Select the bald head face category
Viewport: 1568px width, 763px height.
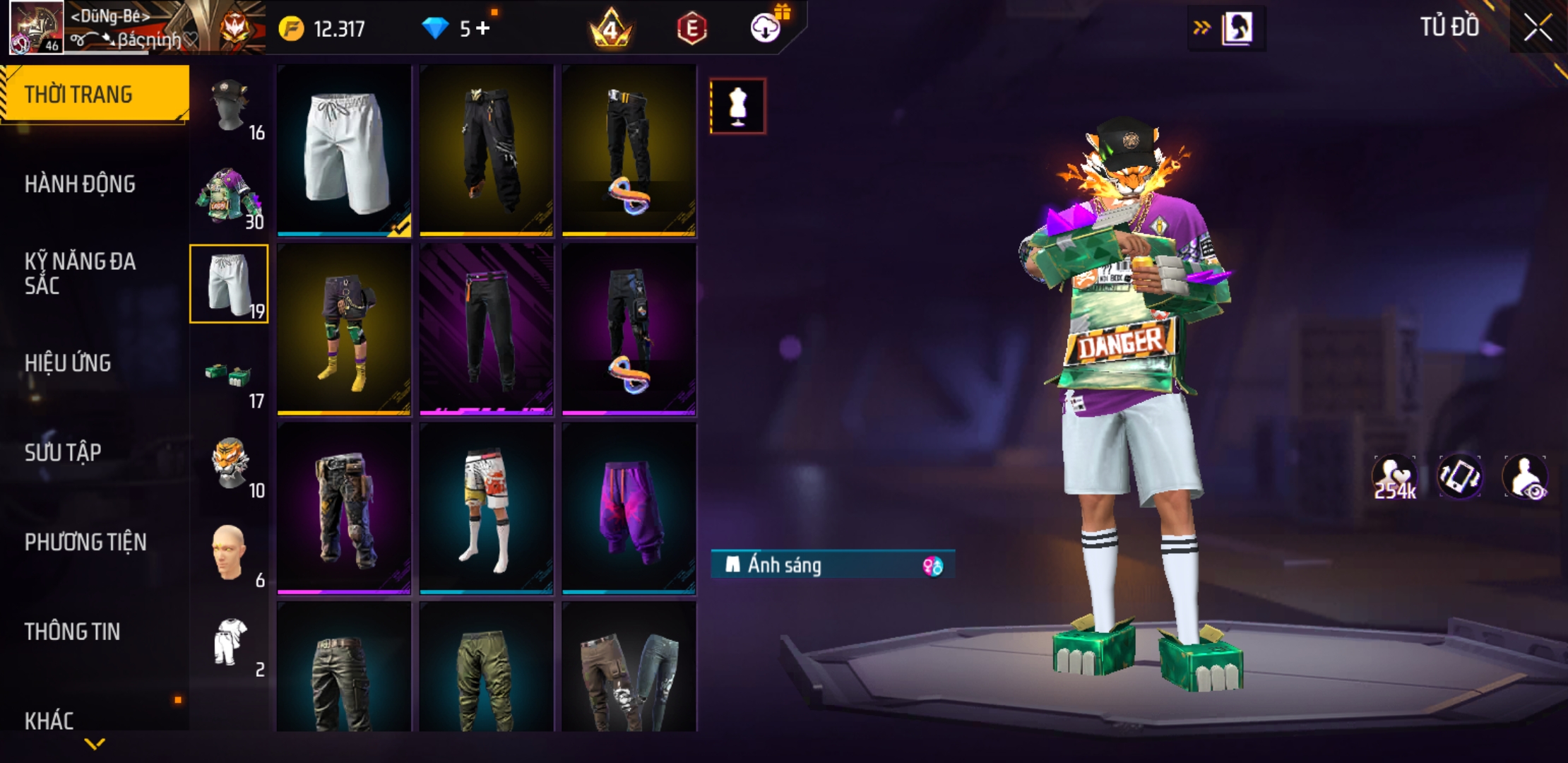229,553
